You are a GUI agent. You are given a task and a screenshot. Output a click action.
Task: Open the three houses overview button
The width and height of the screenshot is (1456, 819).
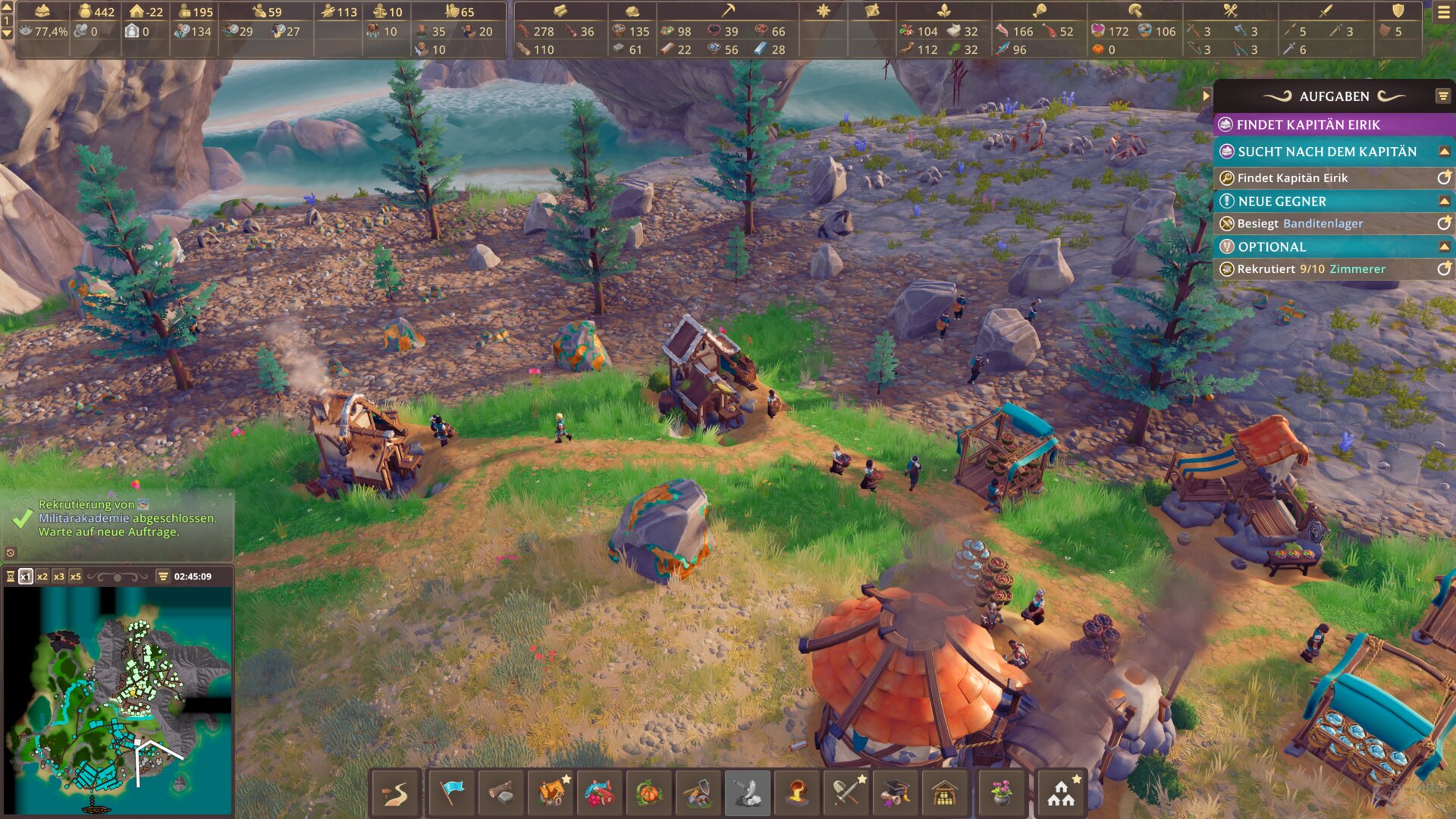(1060, 793)
